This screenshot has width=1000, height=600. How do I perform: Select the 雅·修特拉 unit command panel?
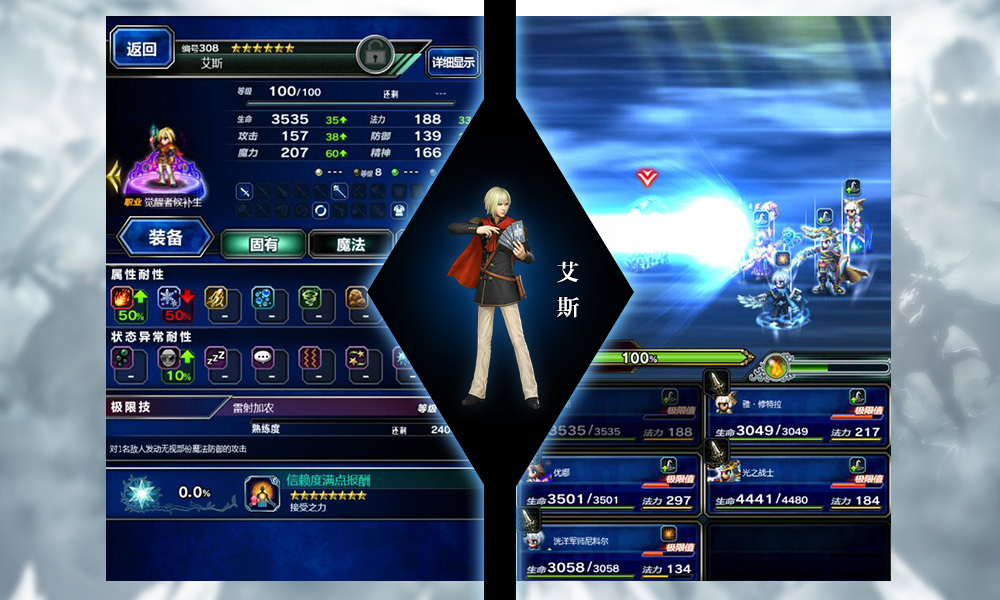(798, 415)
